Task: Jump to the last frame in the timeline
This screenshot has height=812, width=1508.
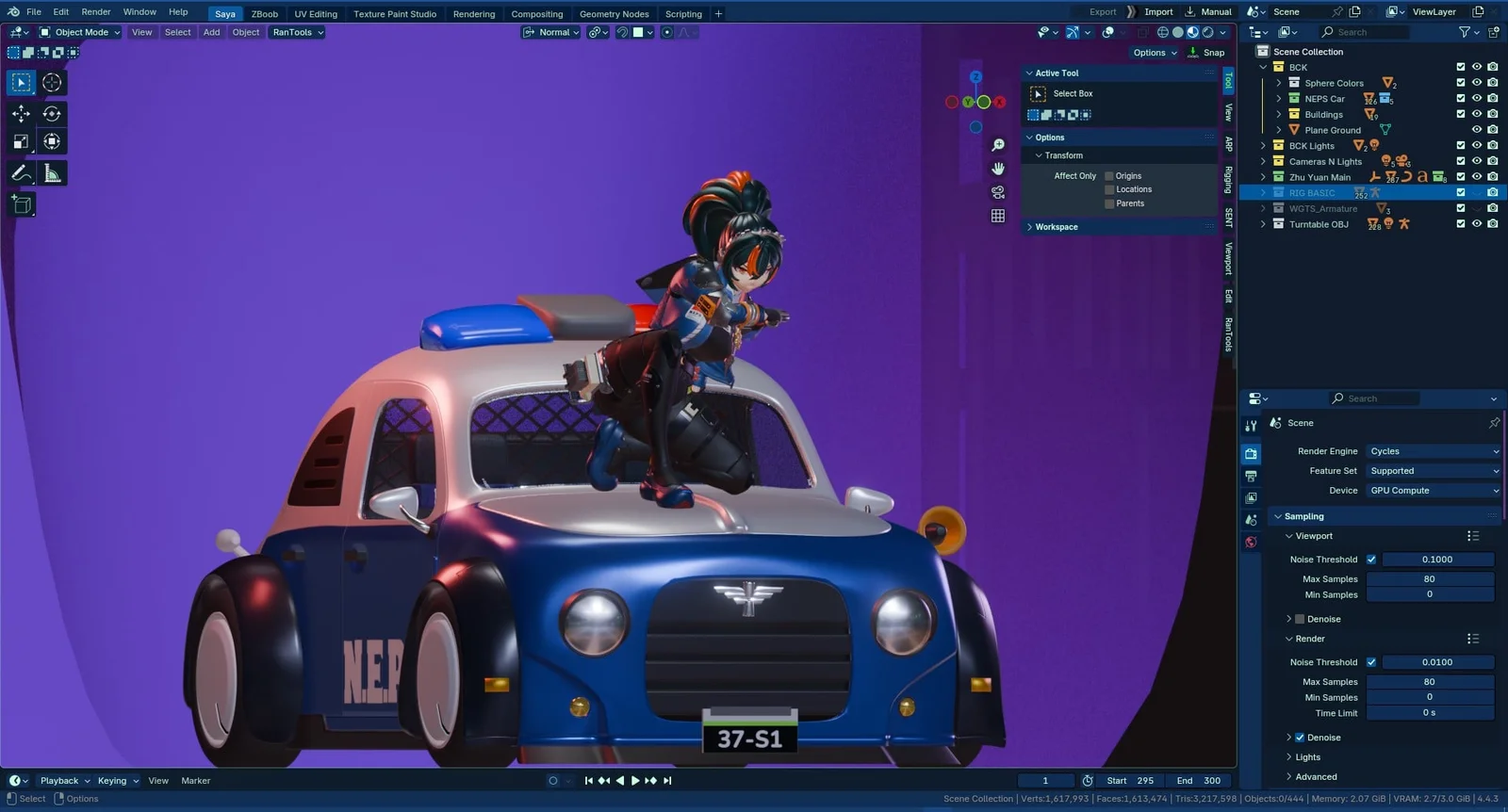Action: pos(666,780)
